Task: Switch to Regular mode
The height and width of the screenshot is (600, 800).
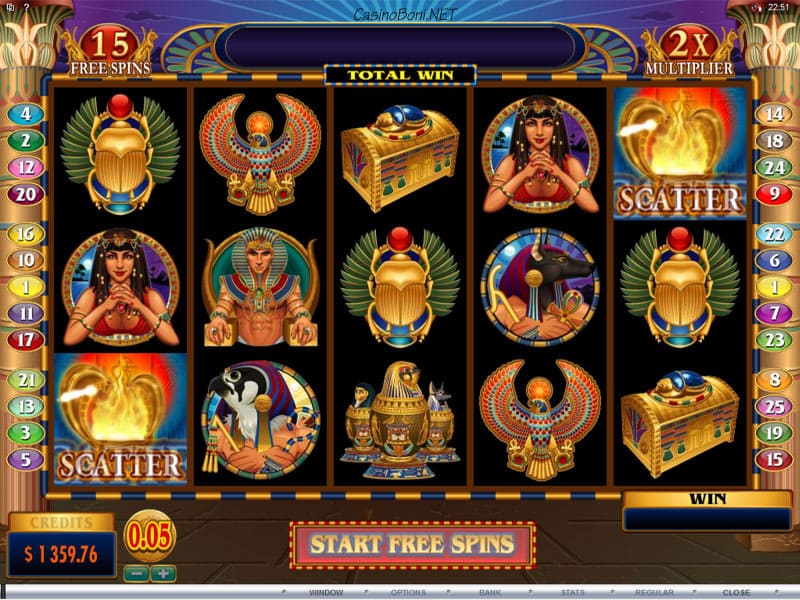Action: (x=655, y=592)
